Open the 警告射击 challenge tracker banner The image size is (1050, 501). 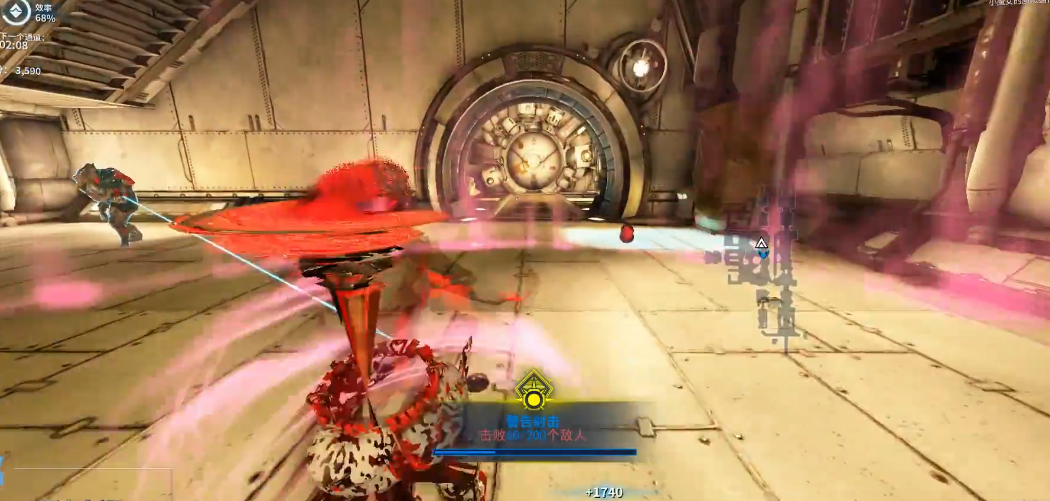(534, 429)
